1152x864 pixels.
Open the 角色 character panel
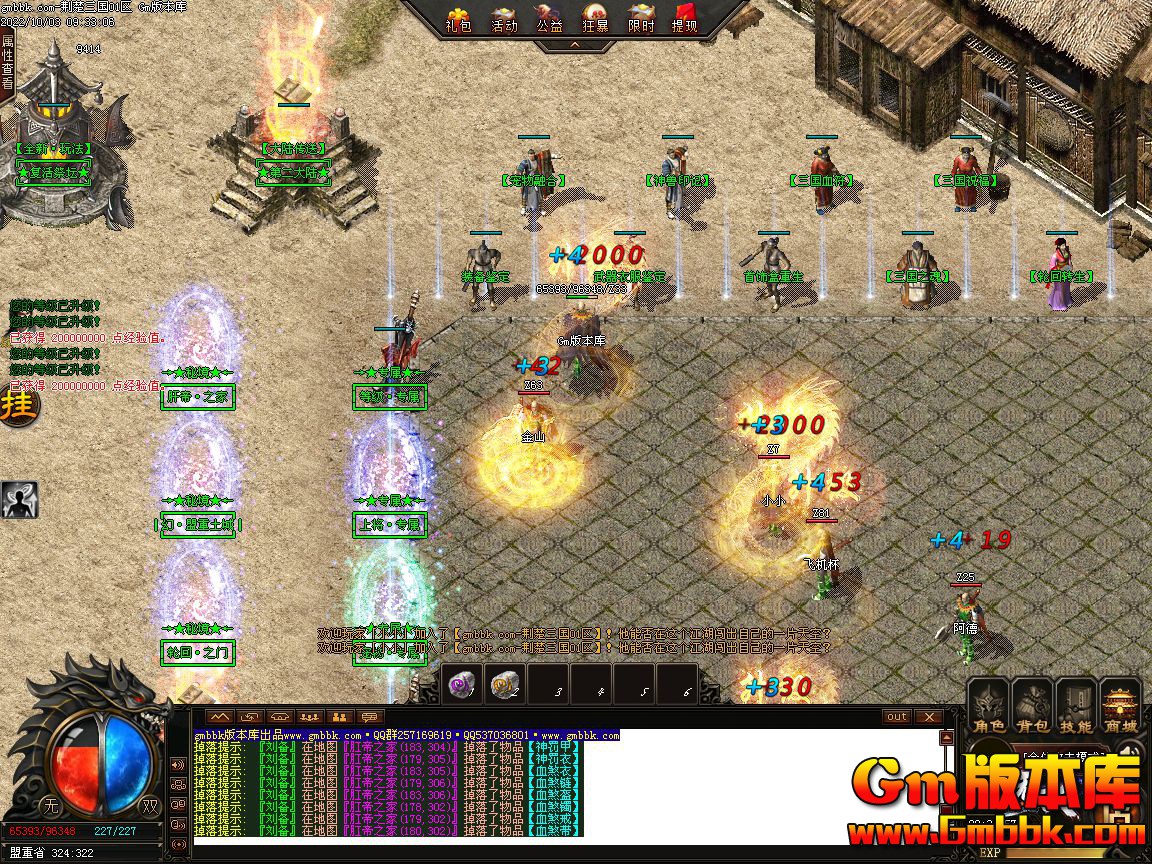pyautogui.click(x=988, y=708)
